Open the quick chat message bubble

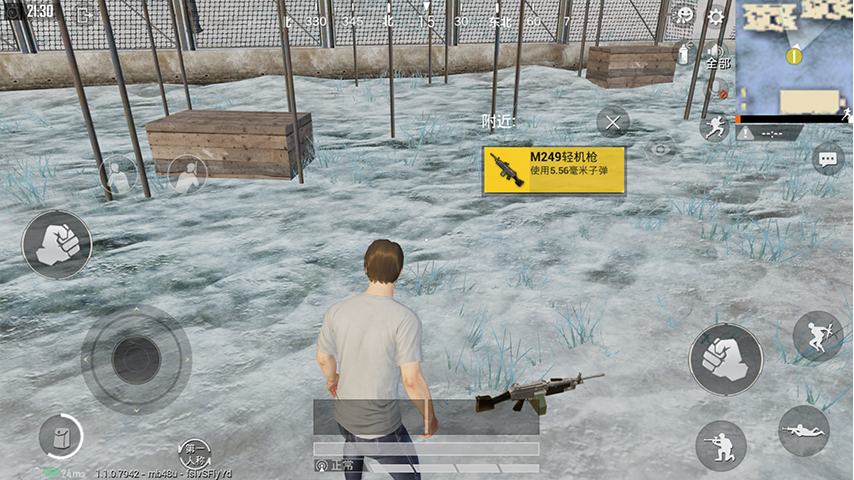click(827, 159)
